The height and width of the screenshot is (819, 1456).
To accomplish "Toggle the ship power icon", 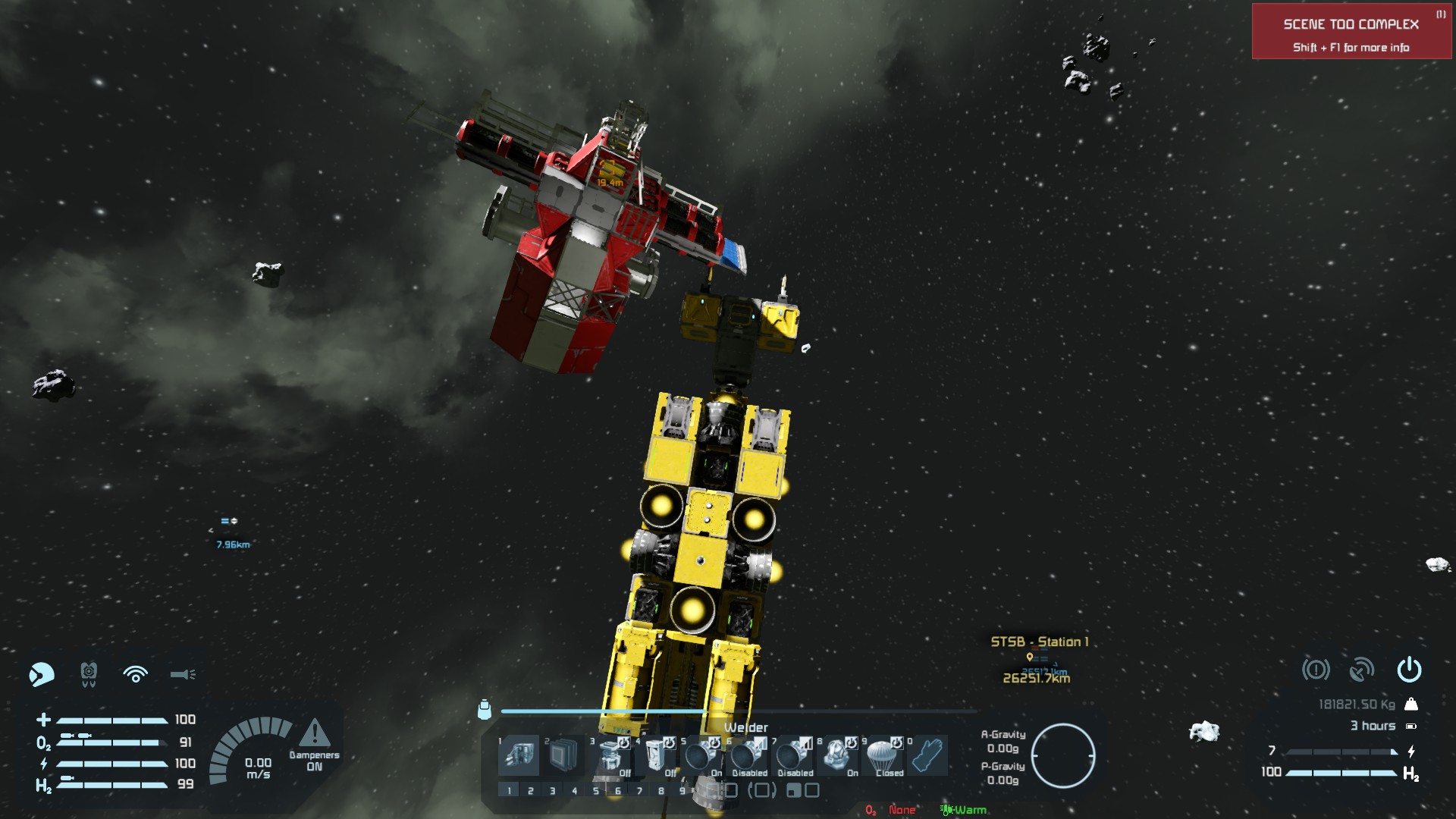I will pos(1409,670).
